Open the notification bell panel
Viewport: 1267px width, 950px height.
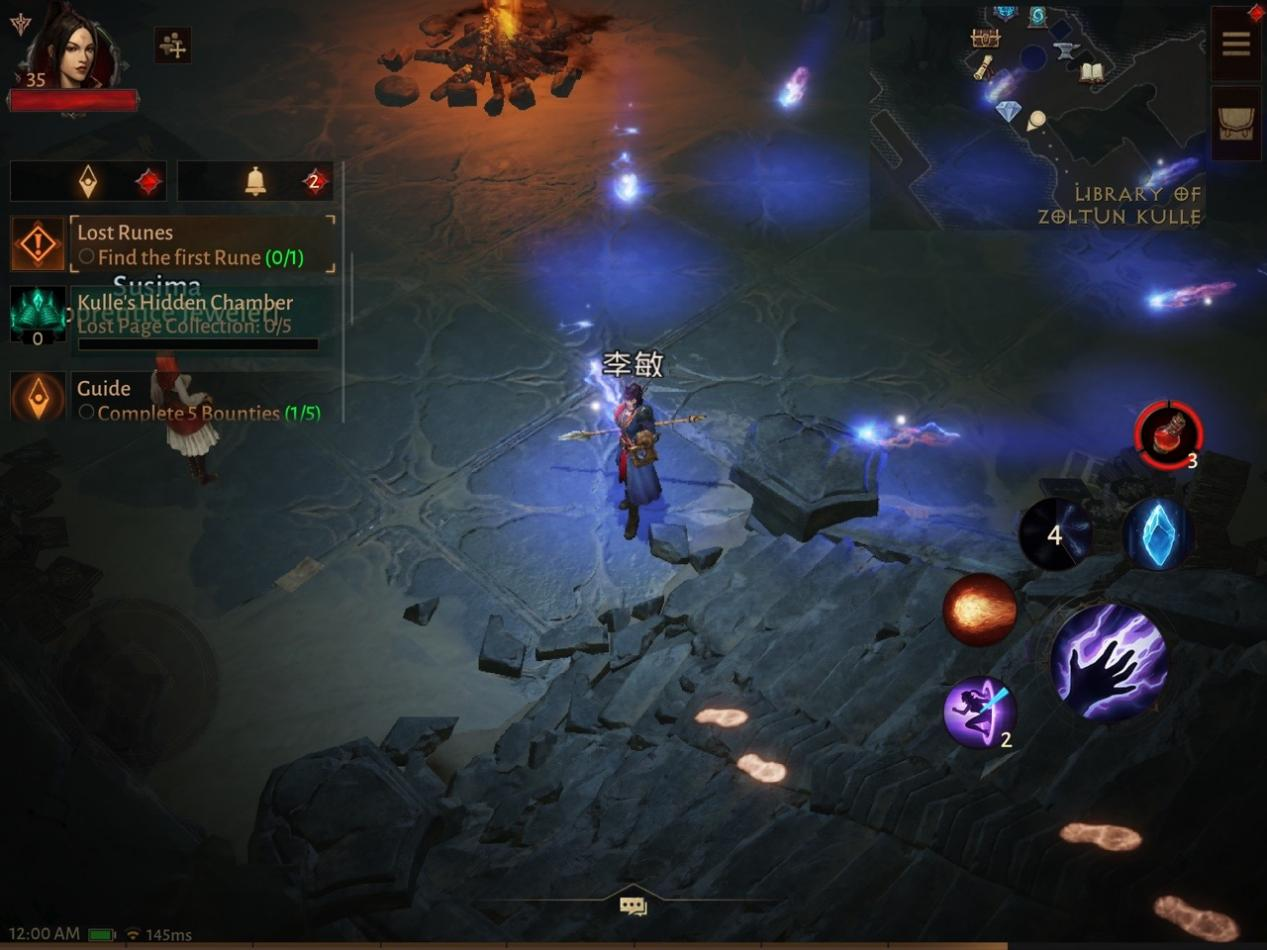[x=256, y=181]
